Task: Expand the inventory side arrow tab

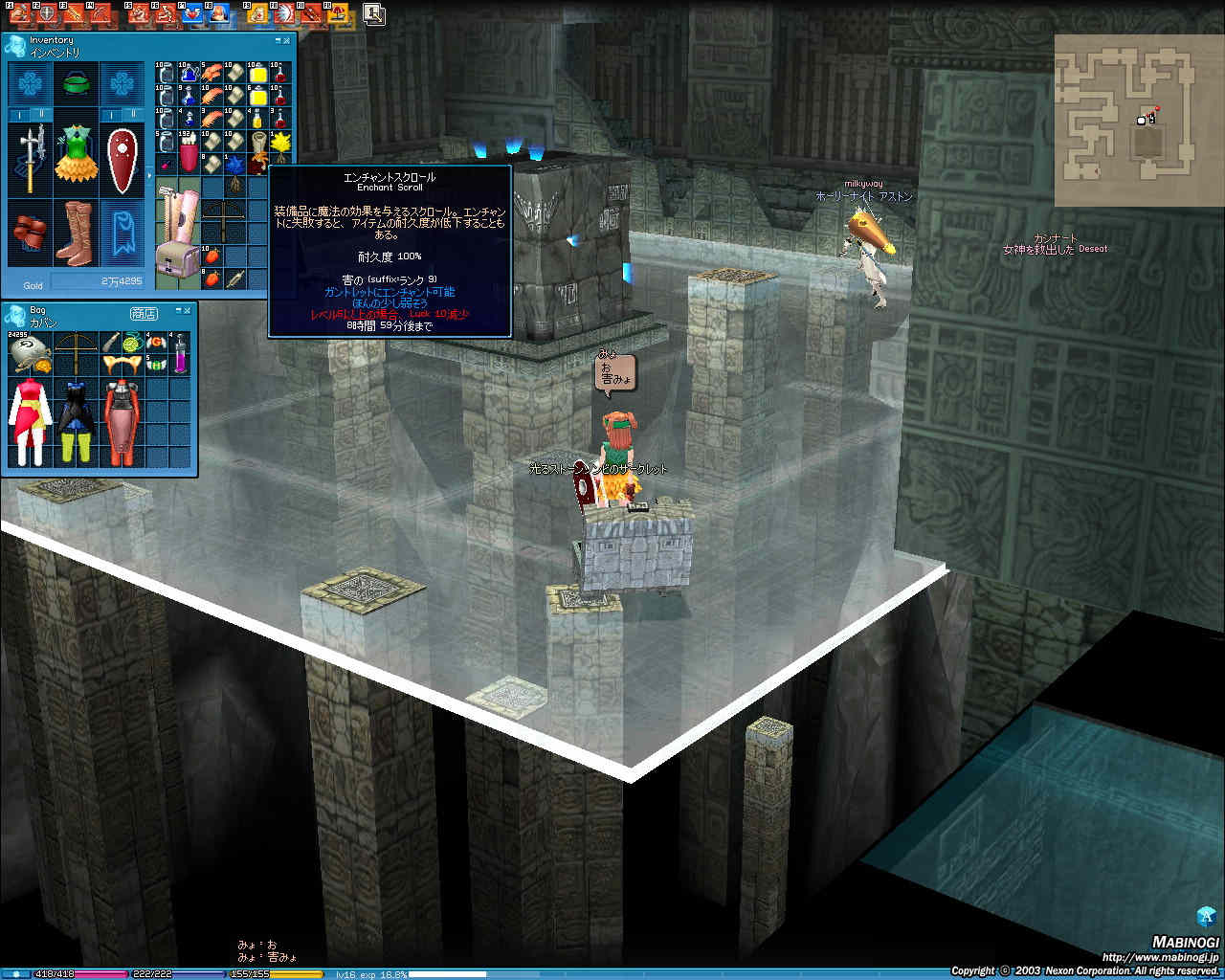Action: click(x=148, y=176)
